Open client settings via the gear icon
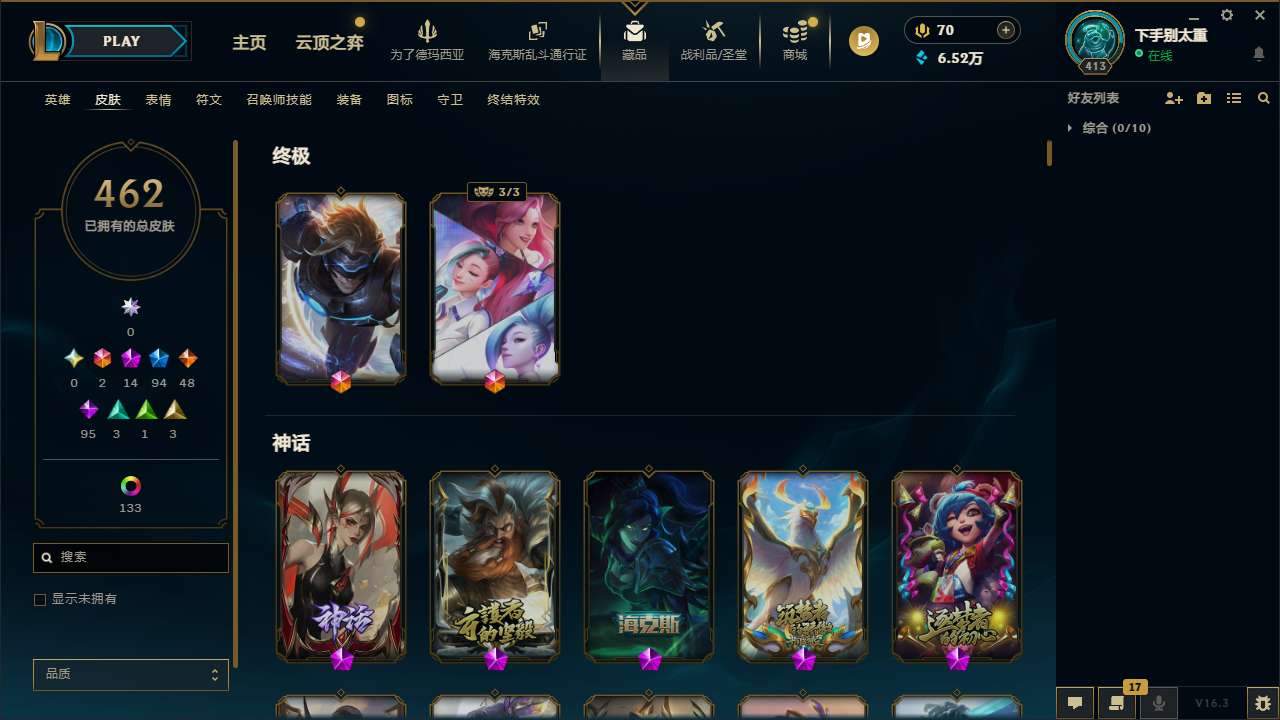The image size is (1280, 720). point(1226,16)
